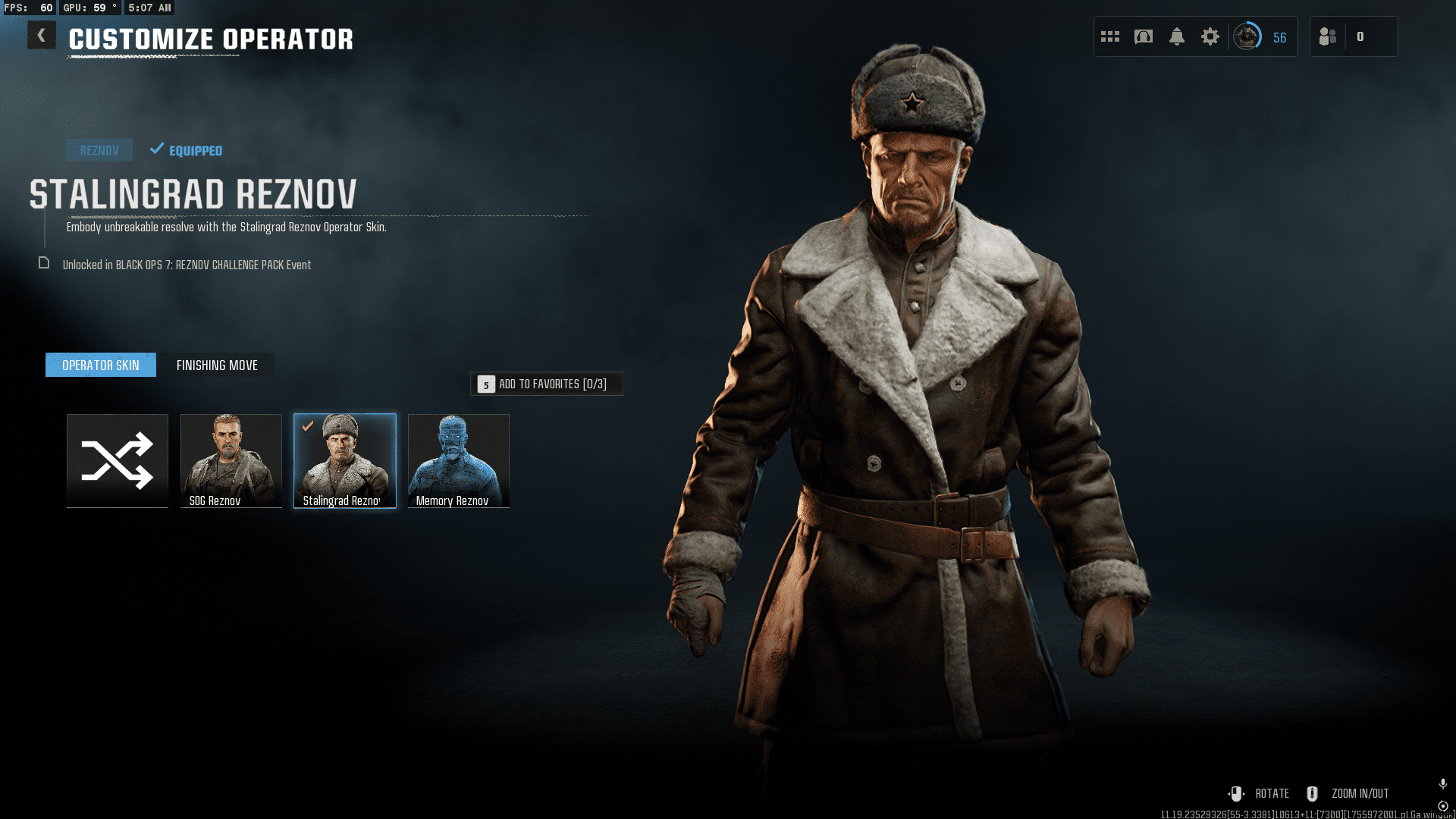Click the Reznov name tab

pyautogui.click(x=99, y=149)
